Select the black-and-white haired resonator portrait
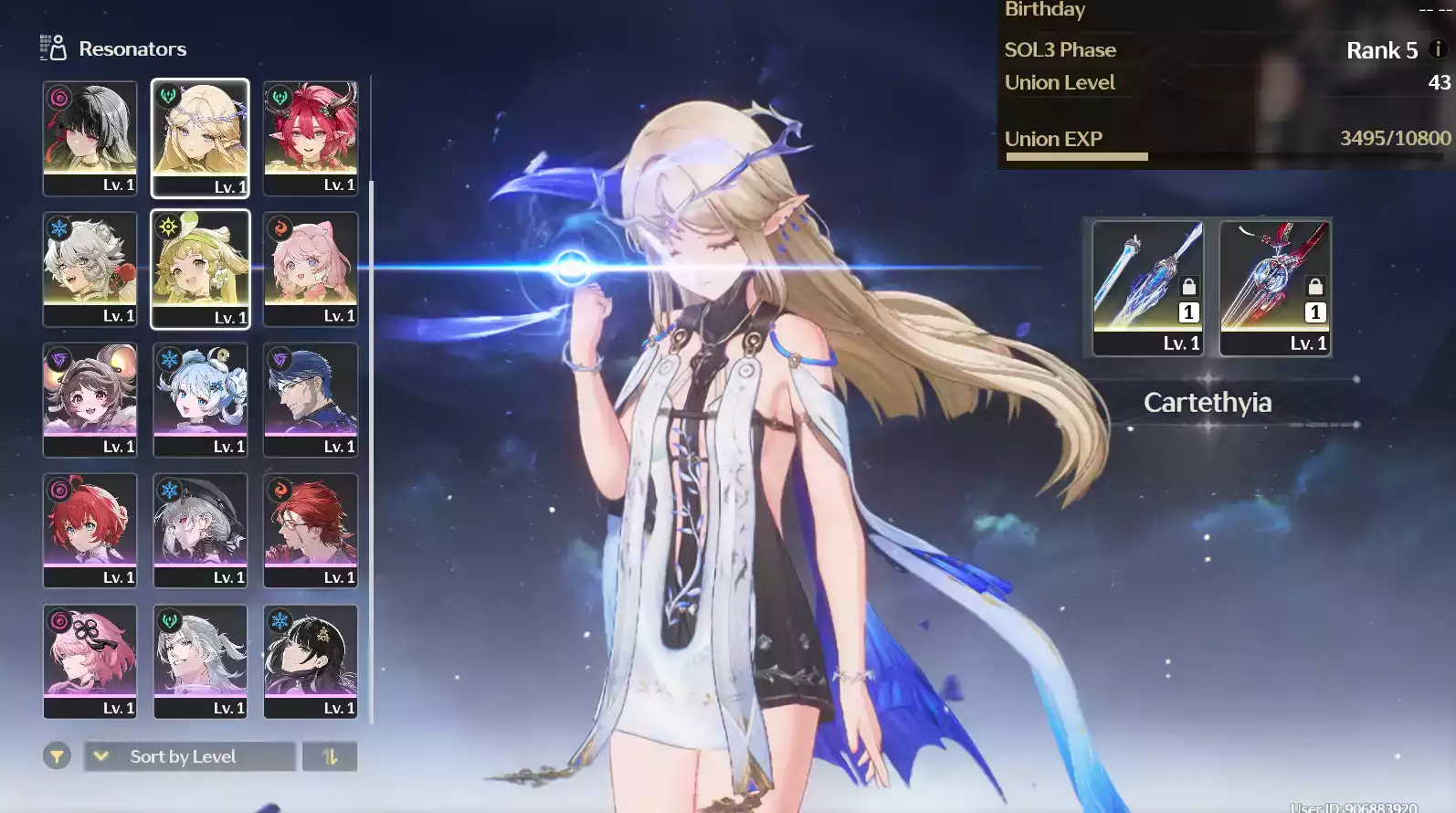The image size is (1456, 813). click(90, 137)
